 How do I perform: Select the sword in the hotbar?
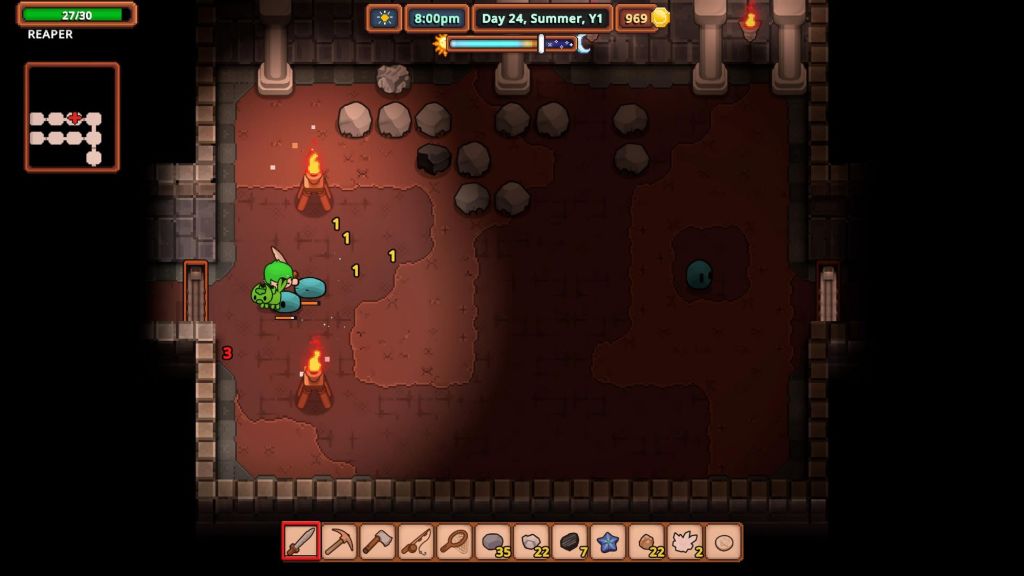click(301, 542)
